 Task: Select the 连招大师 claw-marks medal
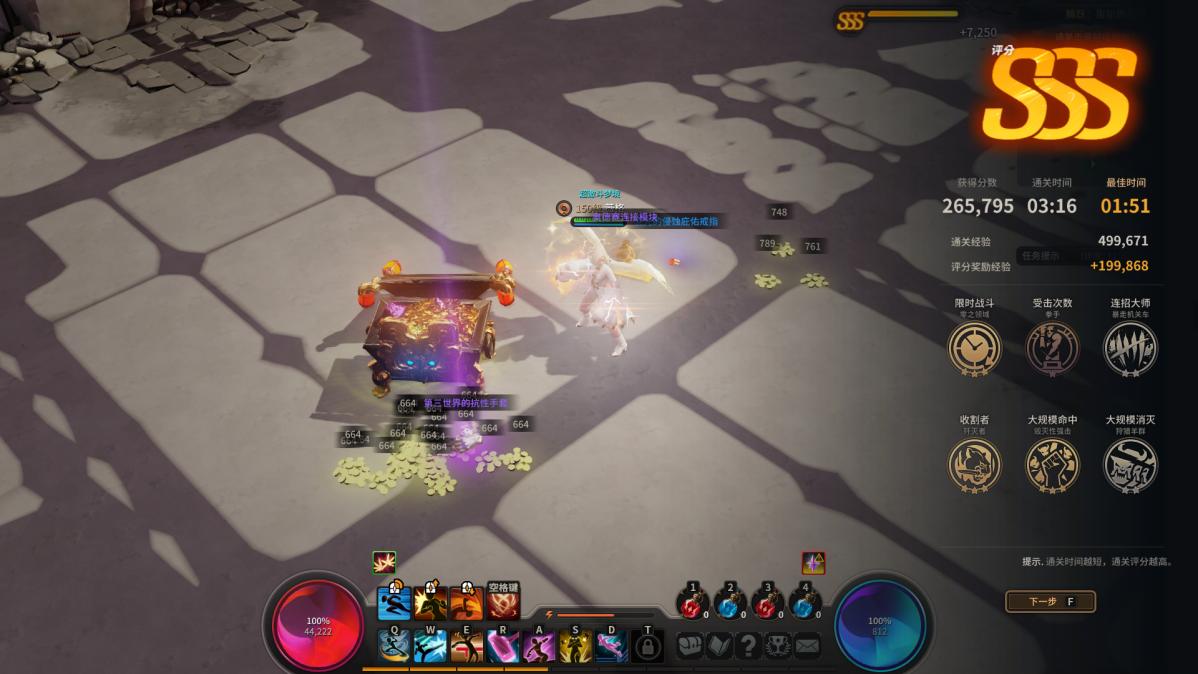tap(1130, 348)
